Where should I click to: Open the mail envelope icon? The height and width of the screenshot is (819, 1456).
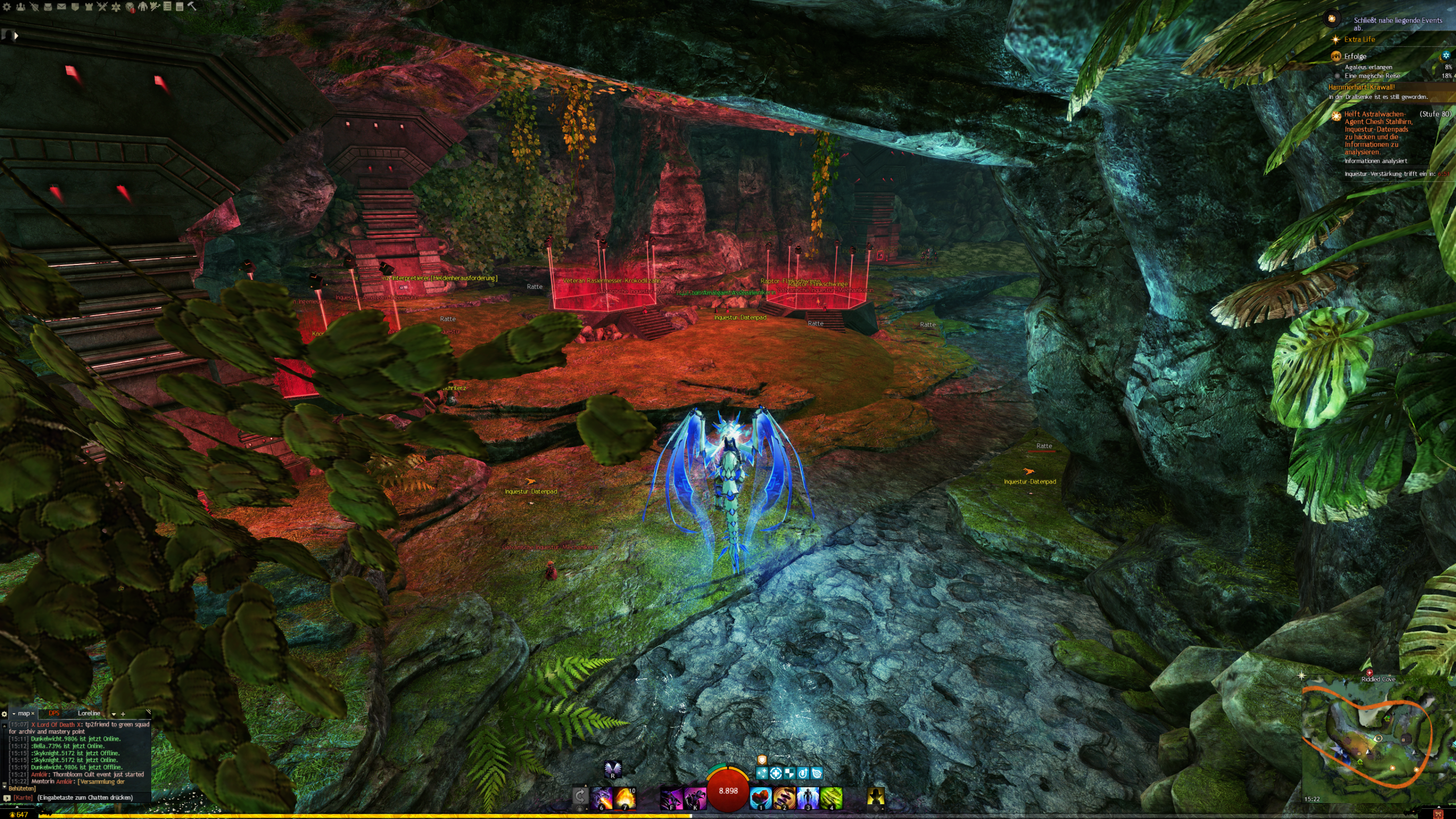point(61,7)
